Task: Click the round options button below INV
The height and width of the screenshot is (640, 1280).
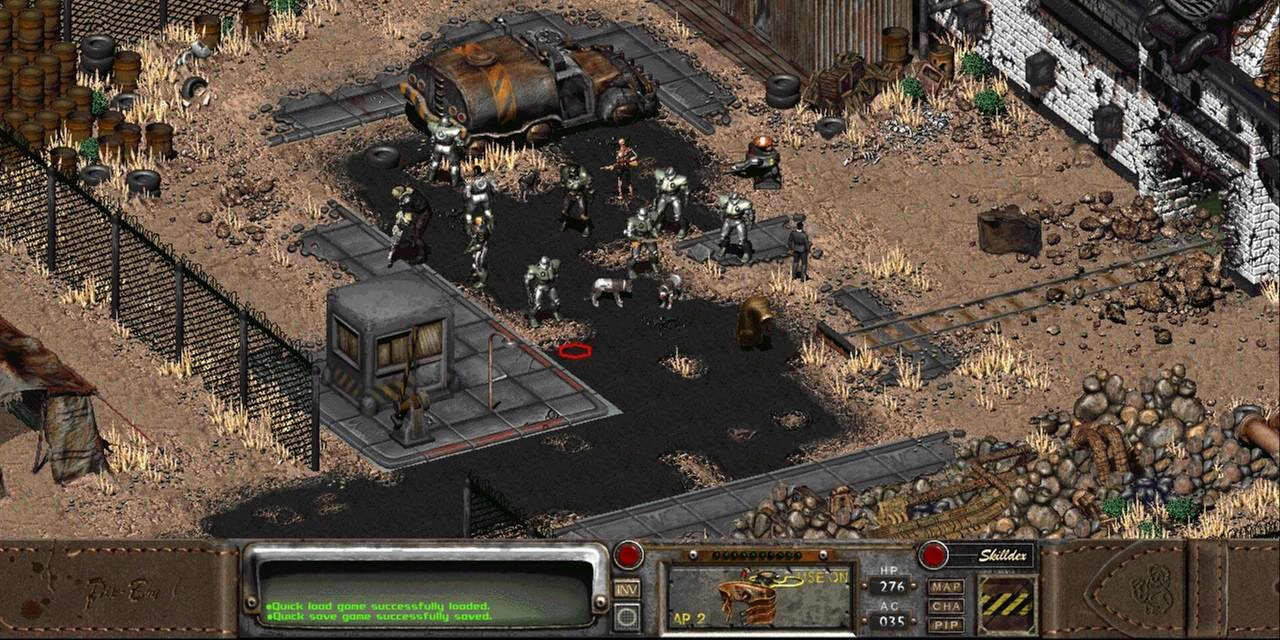Action: (627, 616)
